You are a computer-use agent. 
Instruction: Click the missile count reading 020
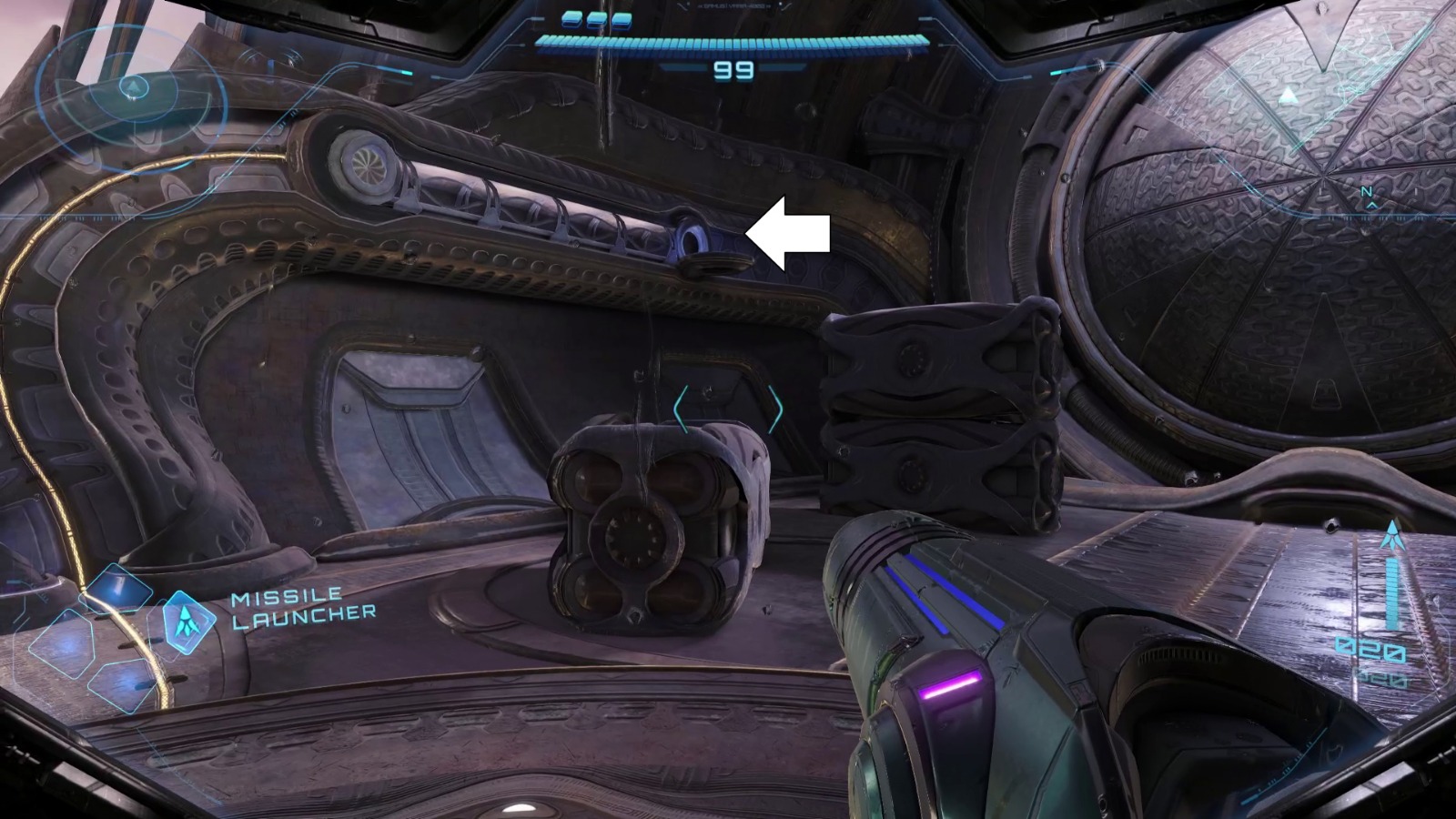(x=1370, y=648)
